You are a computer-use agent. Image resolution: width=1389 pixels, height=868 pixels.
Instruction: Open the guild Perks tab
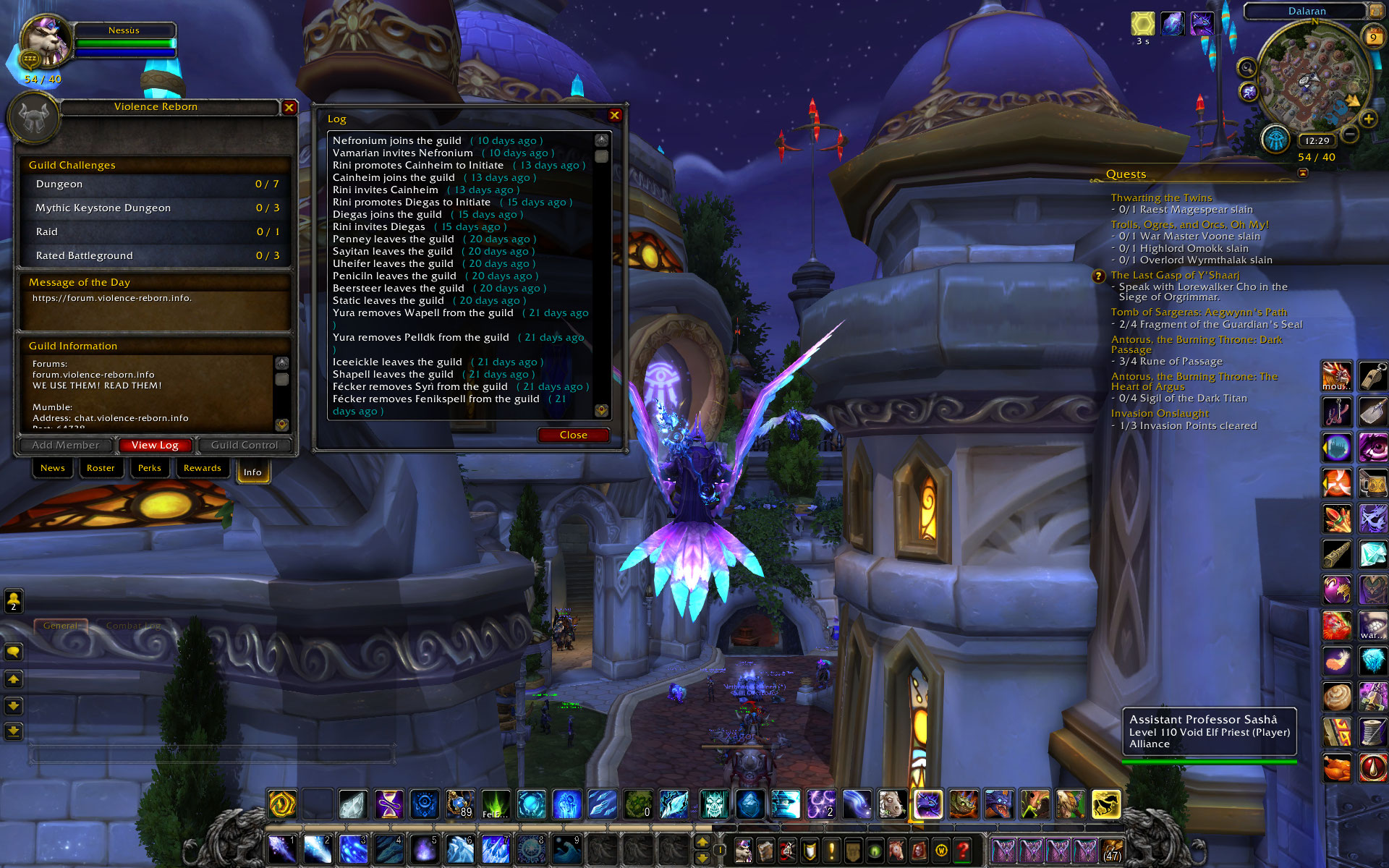point(150,468)
